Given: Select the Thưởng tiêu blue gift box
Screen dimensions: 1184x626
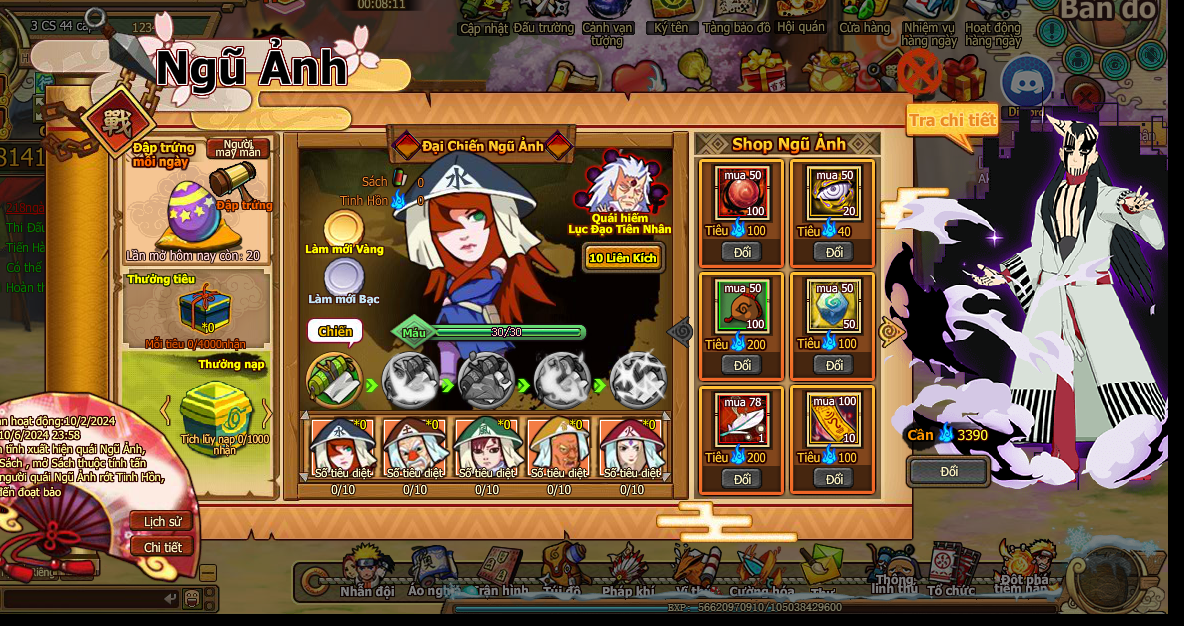Looking at the screenshot, I should point(204,309).
